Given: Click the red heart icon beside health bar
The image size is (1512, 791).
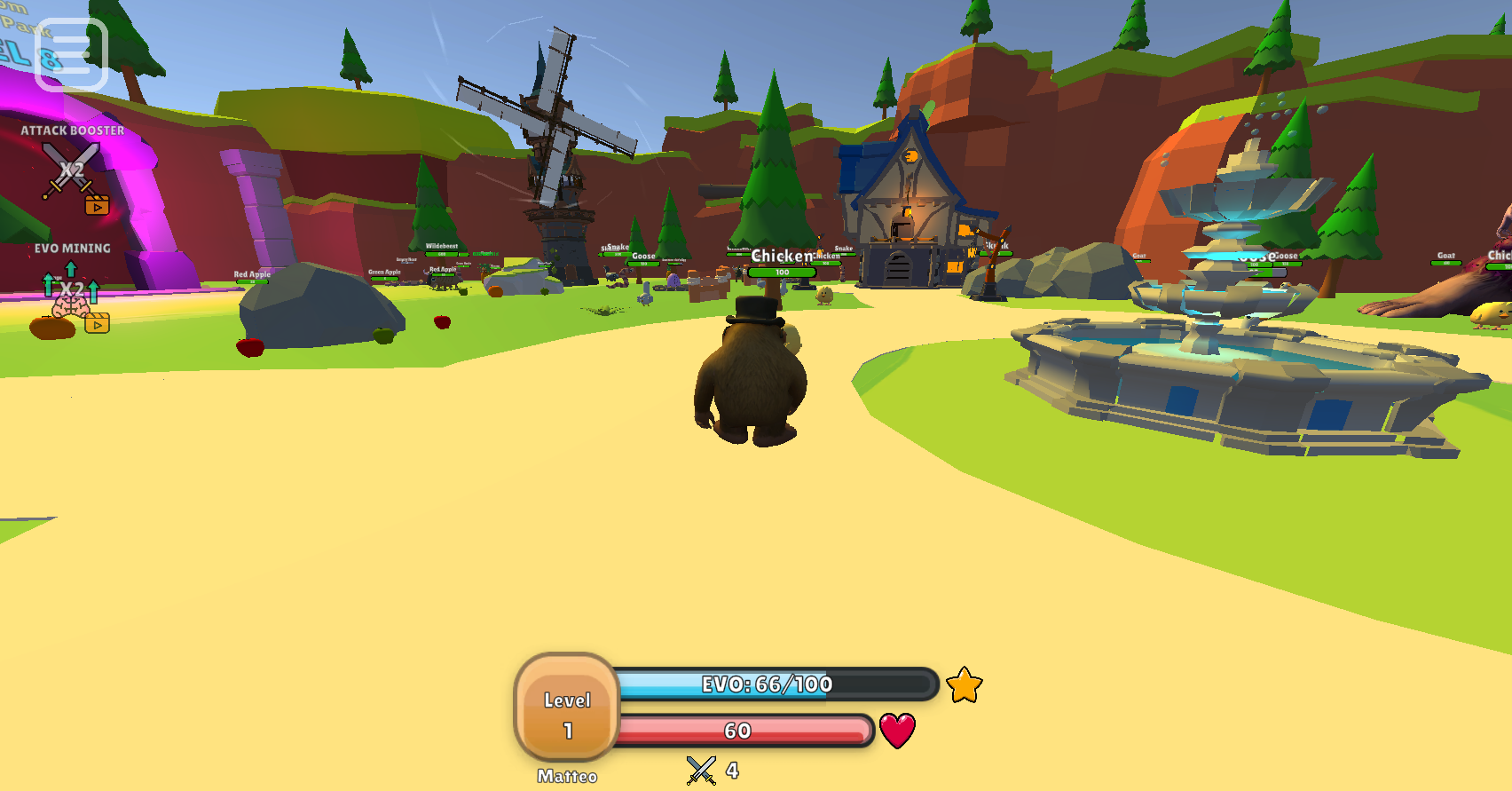Looking at the screenshot, I should [x=898, y=730].
